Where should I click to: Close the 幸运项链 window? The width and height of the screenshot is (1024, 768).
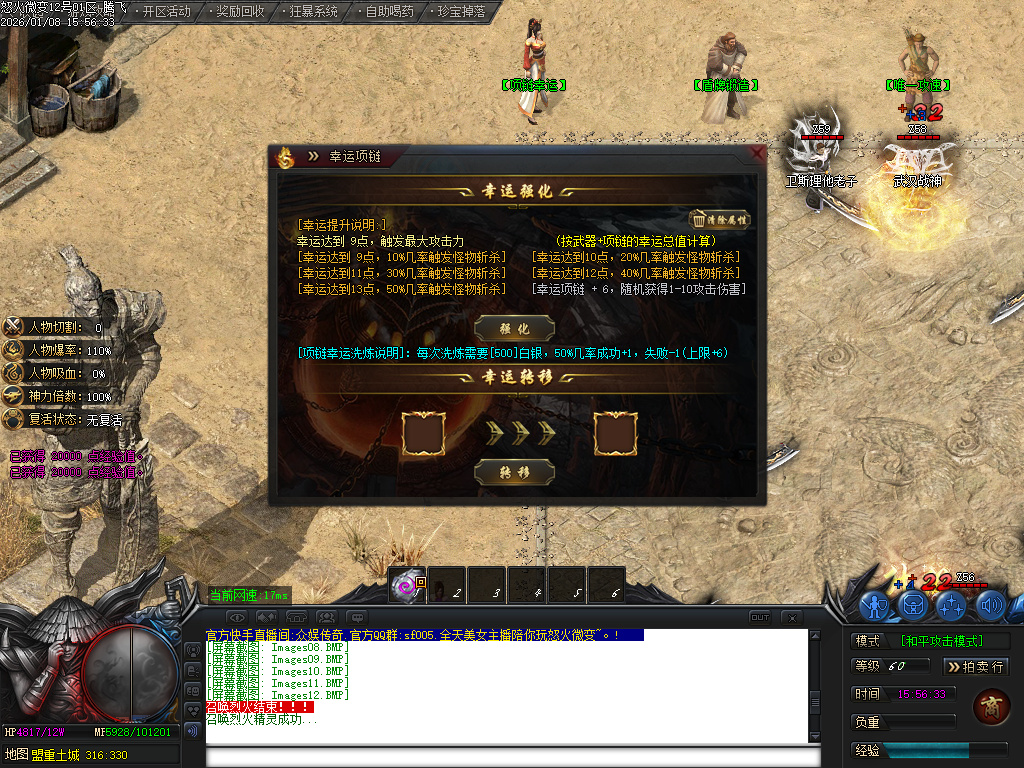pos(757,155)
